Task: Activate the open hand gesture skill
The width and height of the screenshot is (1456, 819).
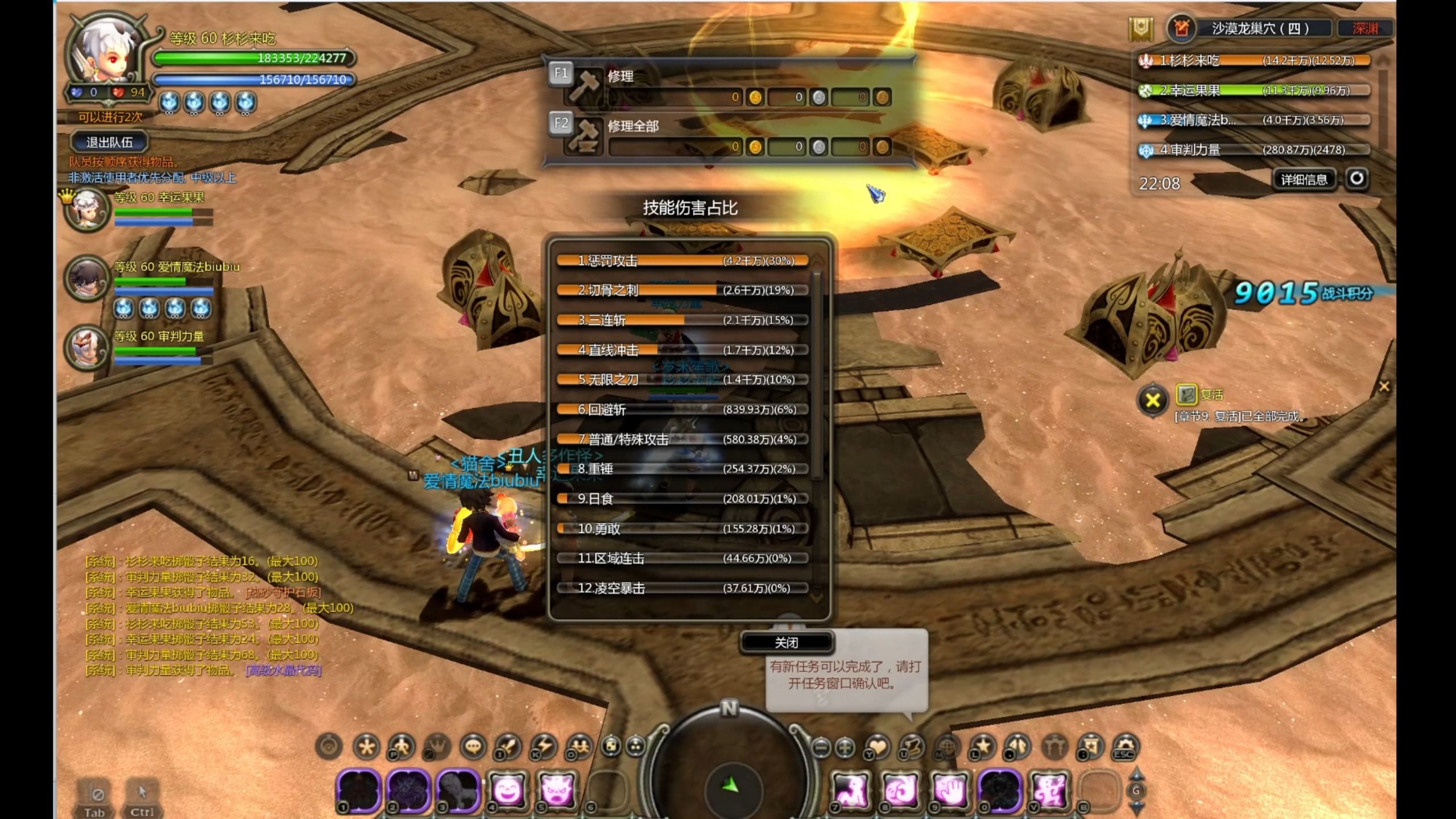Action: (x=950, y=791)
